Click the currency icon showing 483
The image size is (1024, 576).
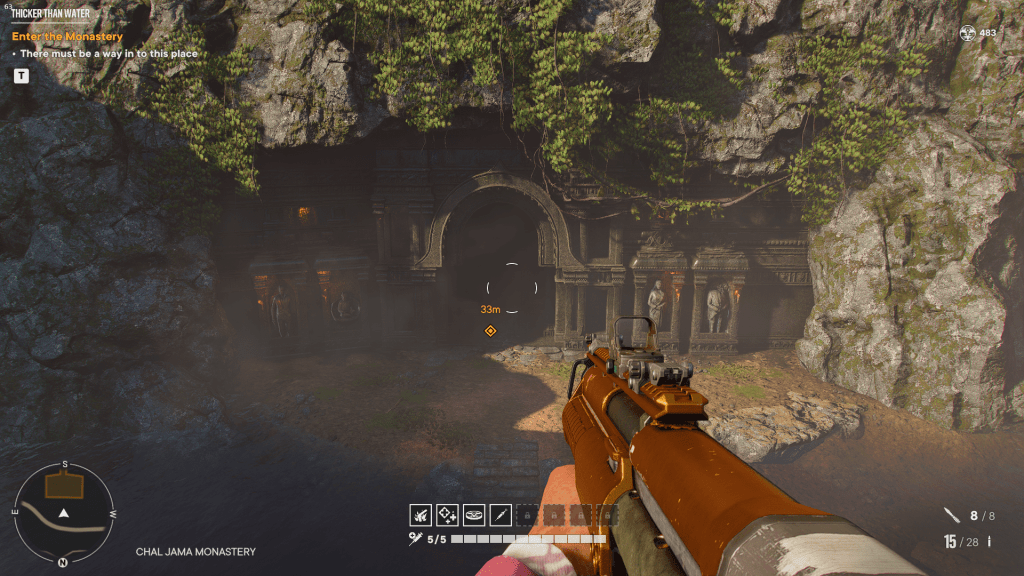[967, 33]
